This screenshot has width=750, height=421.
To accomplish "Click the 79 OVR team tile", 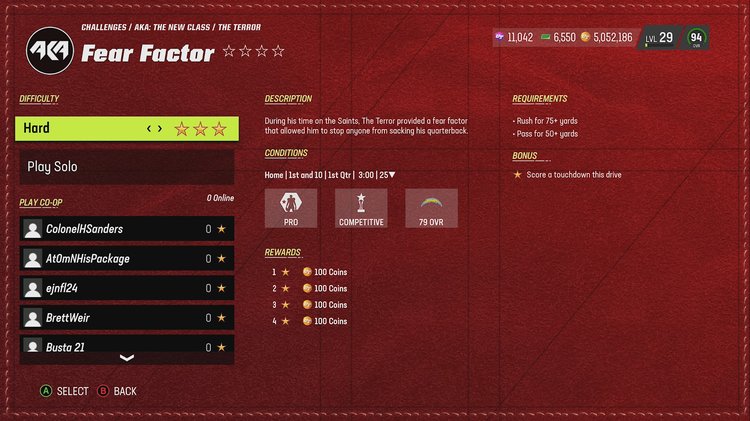I will pos(431,209).
